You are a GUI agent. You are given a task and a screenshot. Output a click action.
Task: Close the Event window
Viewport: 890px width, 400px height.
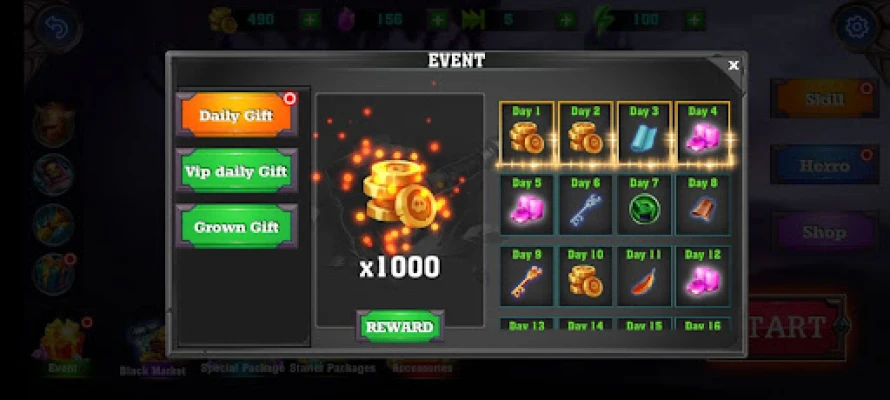[733, 66]
